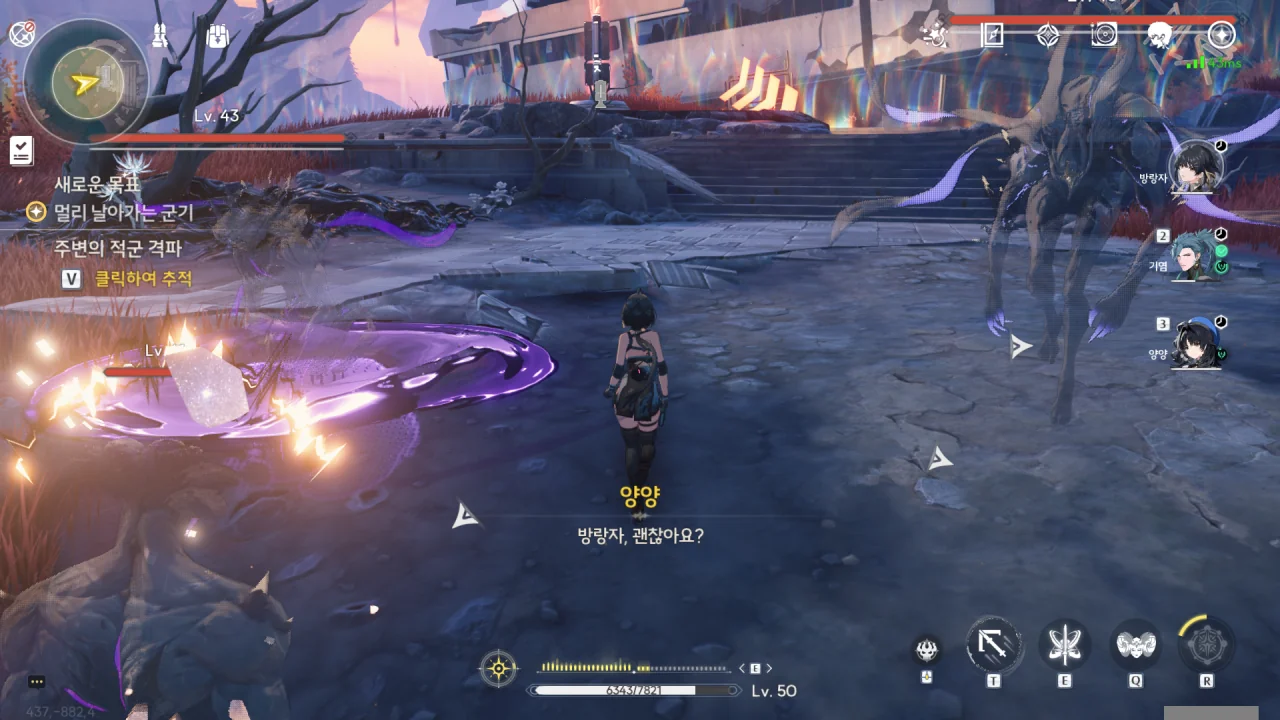
Task: Open the circled star menu icon
Action: (x=1221, y=35)
